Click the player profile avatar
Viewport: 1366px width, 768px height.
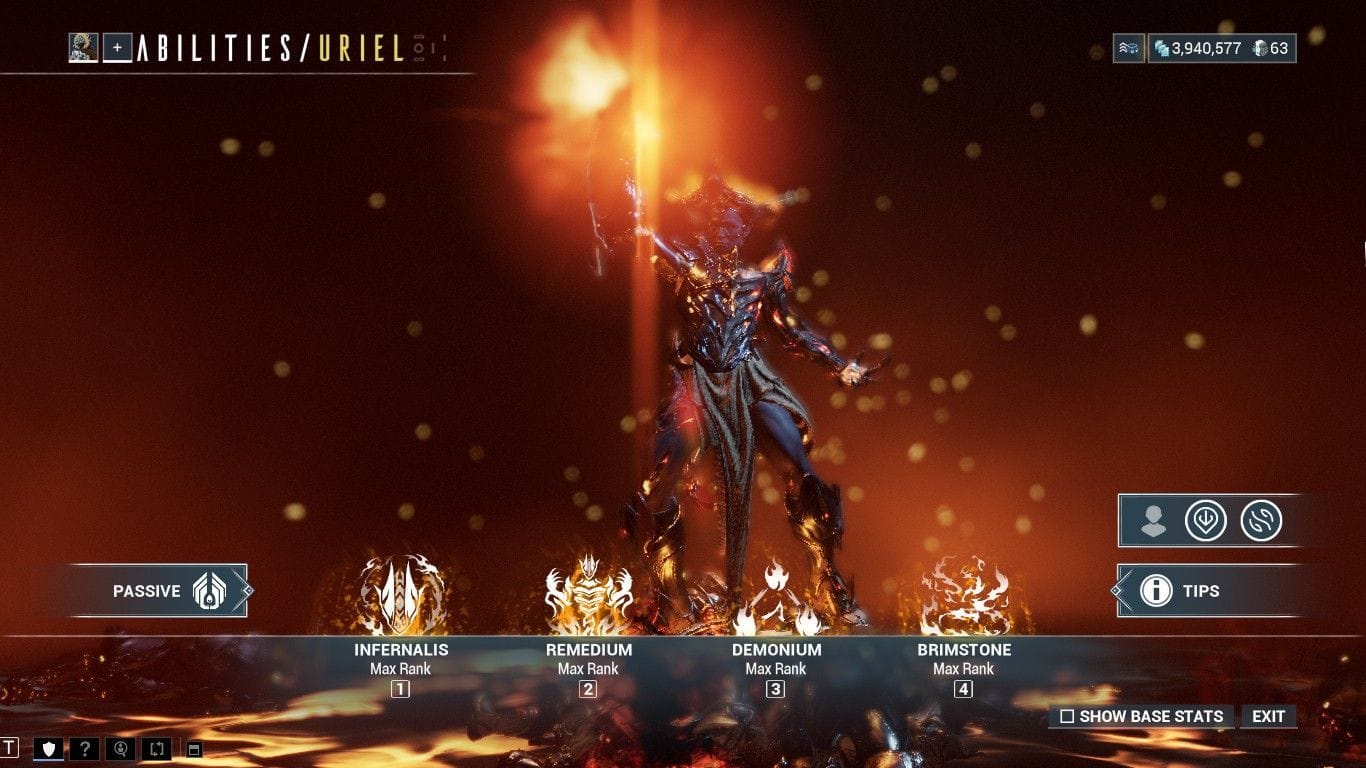[83, 47]
